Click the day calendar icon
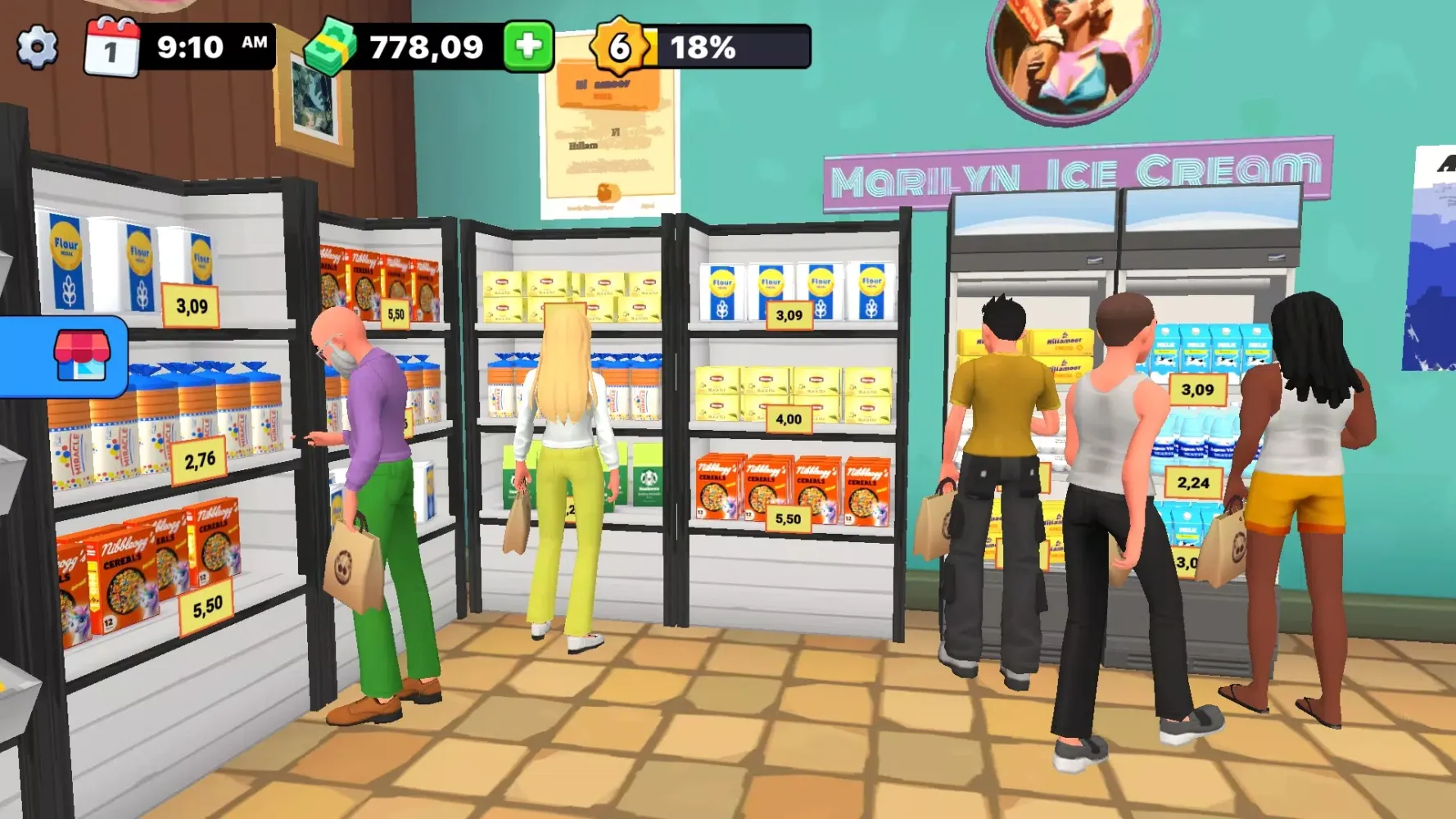This screenshot has height=819, width=1456. coord(112,48)
